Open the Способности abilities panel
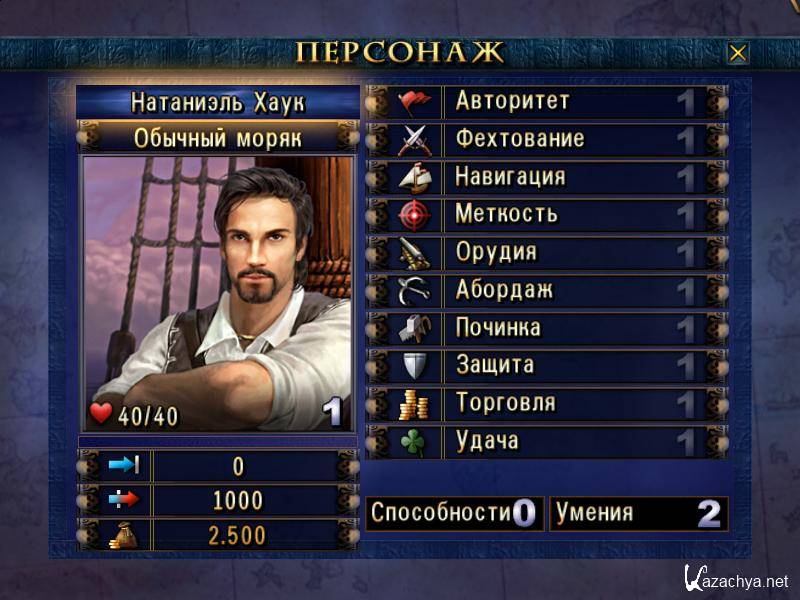This screenshot has width=800, height=600. click(x=453, y=514)
